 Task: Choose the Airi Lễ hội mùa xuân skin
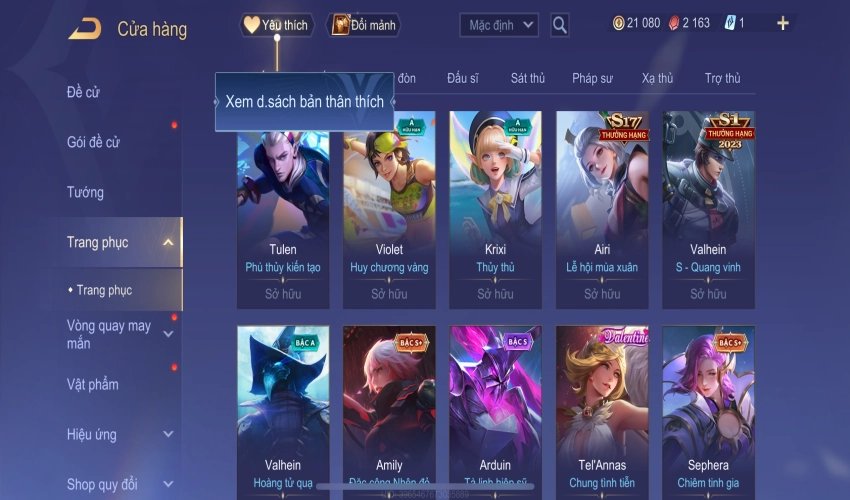pos(601,200)
